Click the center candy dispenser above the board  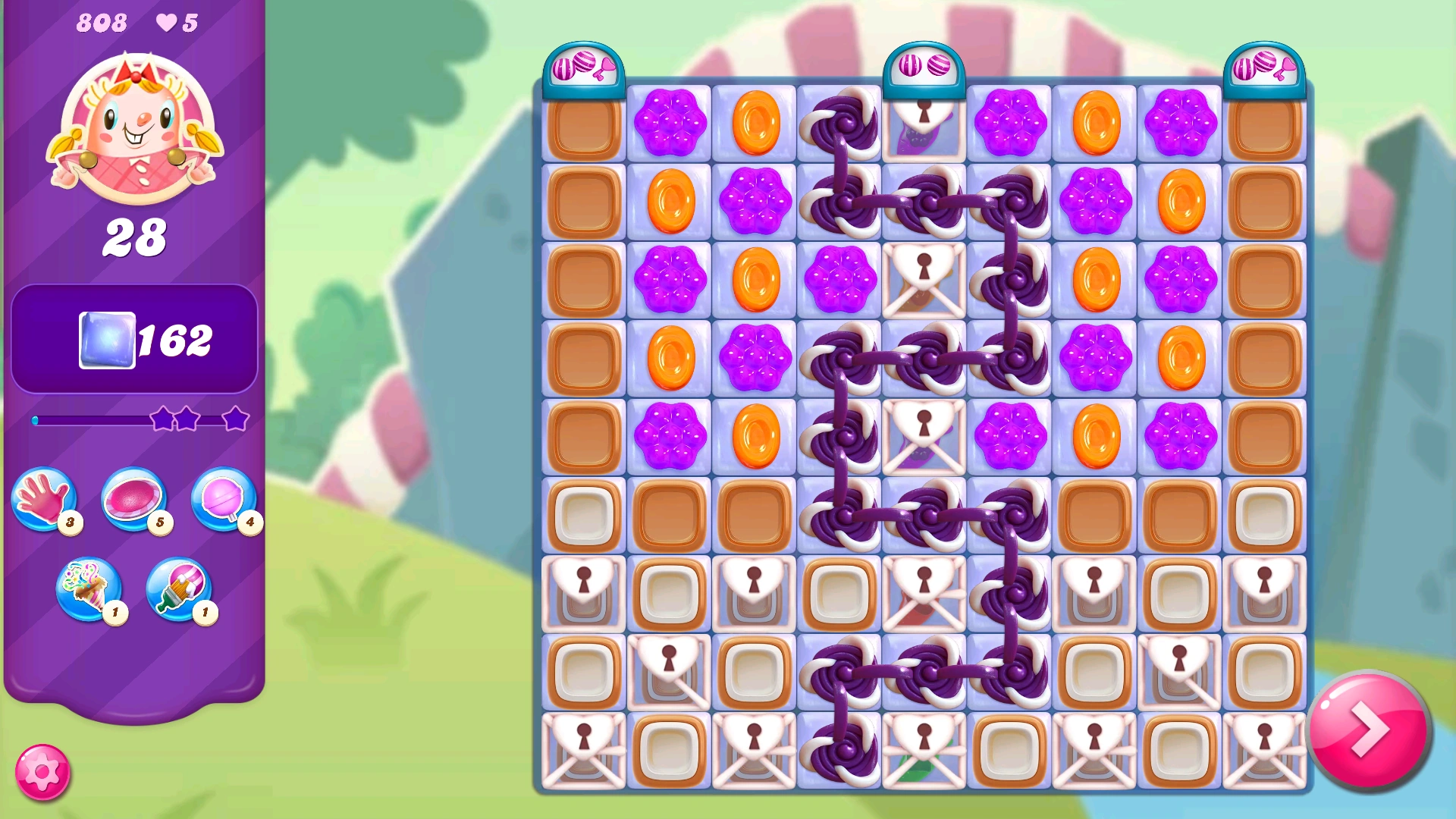click(x=925, y=67)
